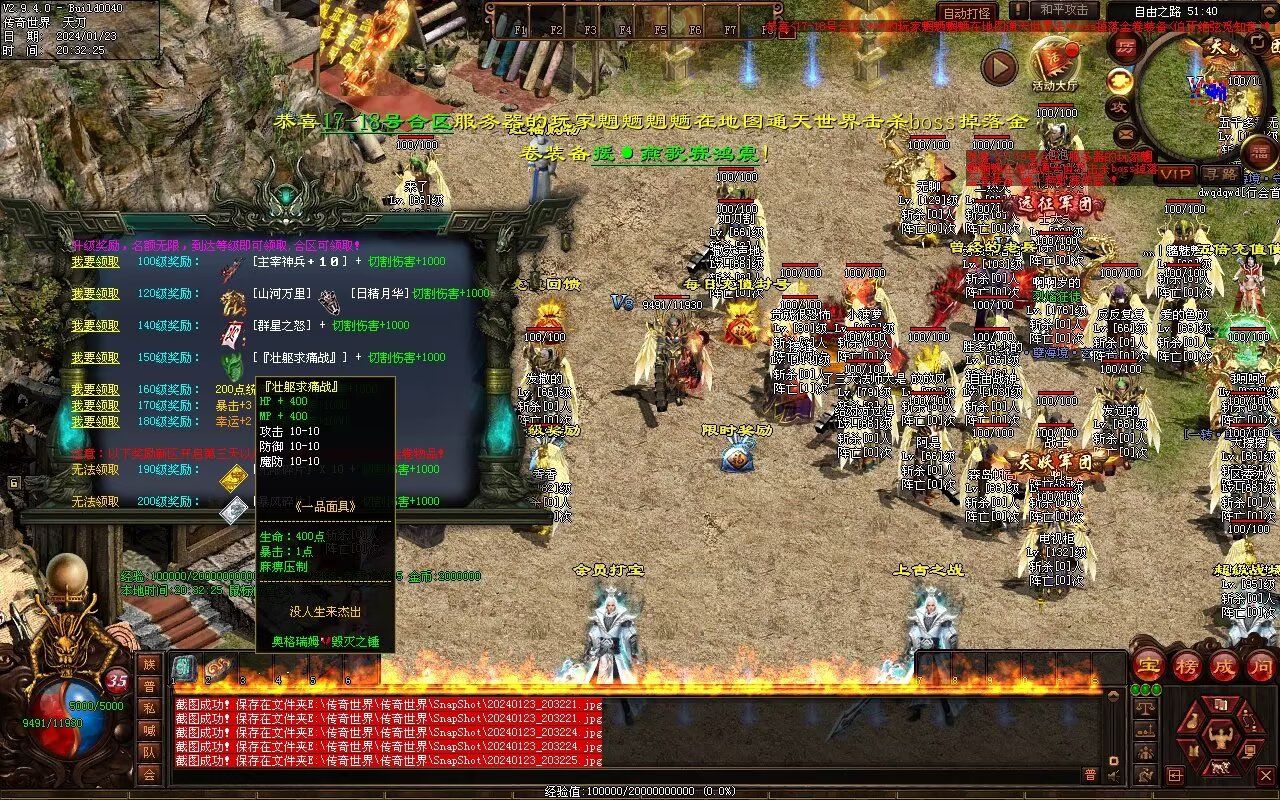The height and width of the screenshot is (800, 1280).
Task: Open the 榜 ranking orb button
Action: [1187, 665]
